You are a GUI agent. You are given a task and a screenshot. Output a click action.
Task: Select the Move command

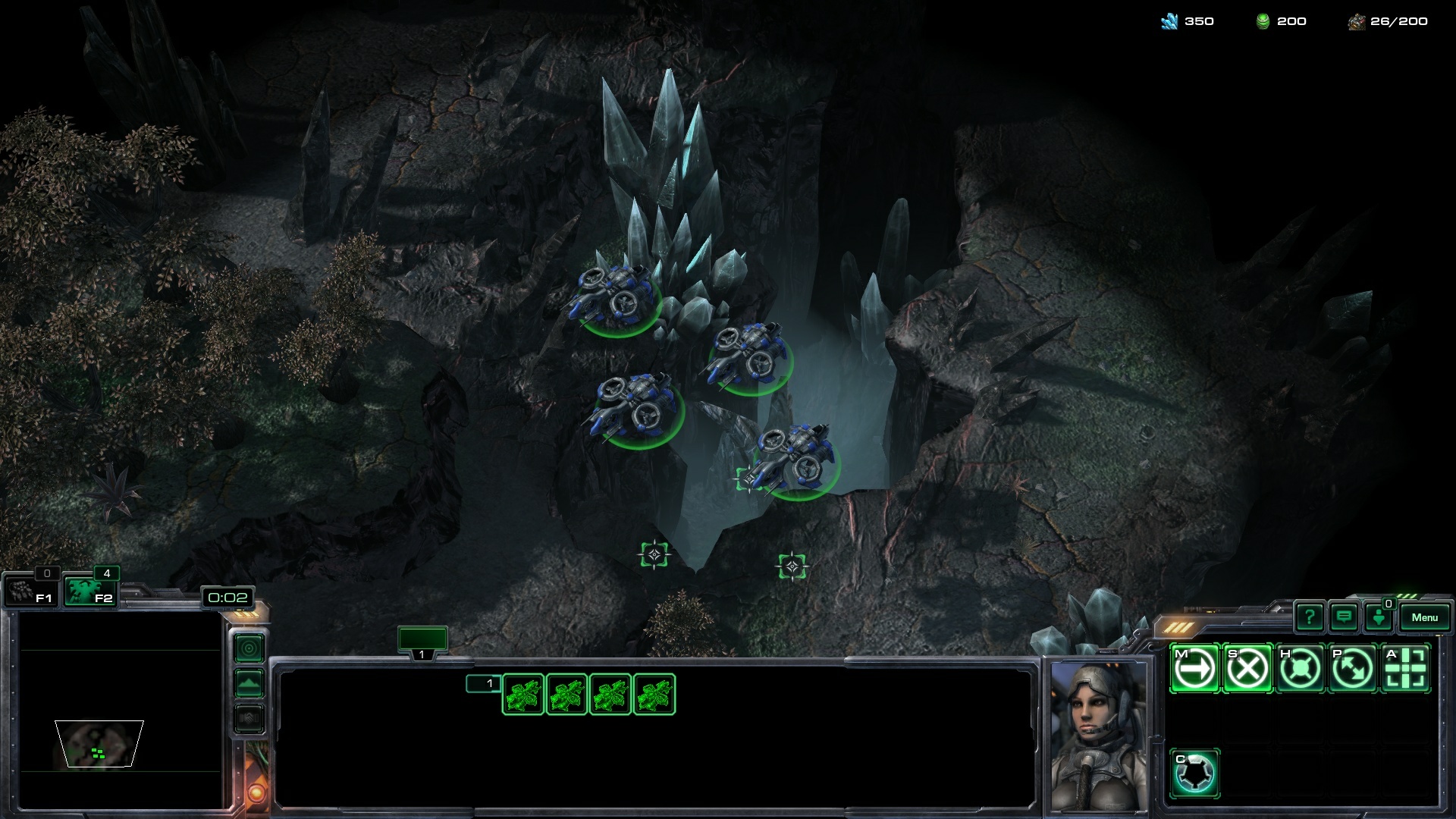tap(1194, 668)
